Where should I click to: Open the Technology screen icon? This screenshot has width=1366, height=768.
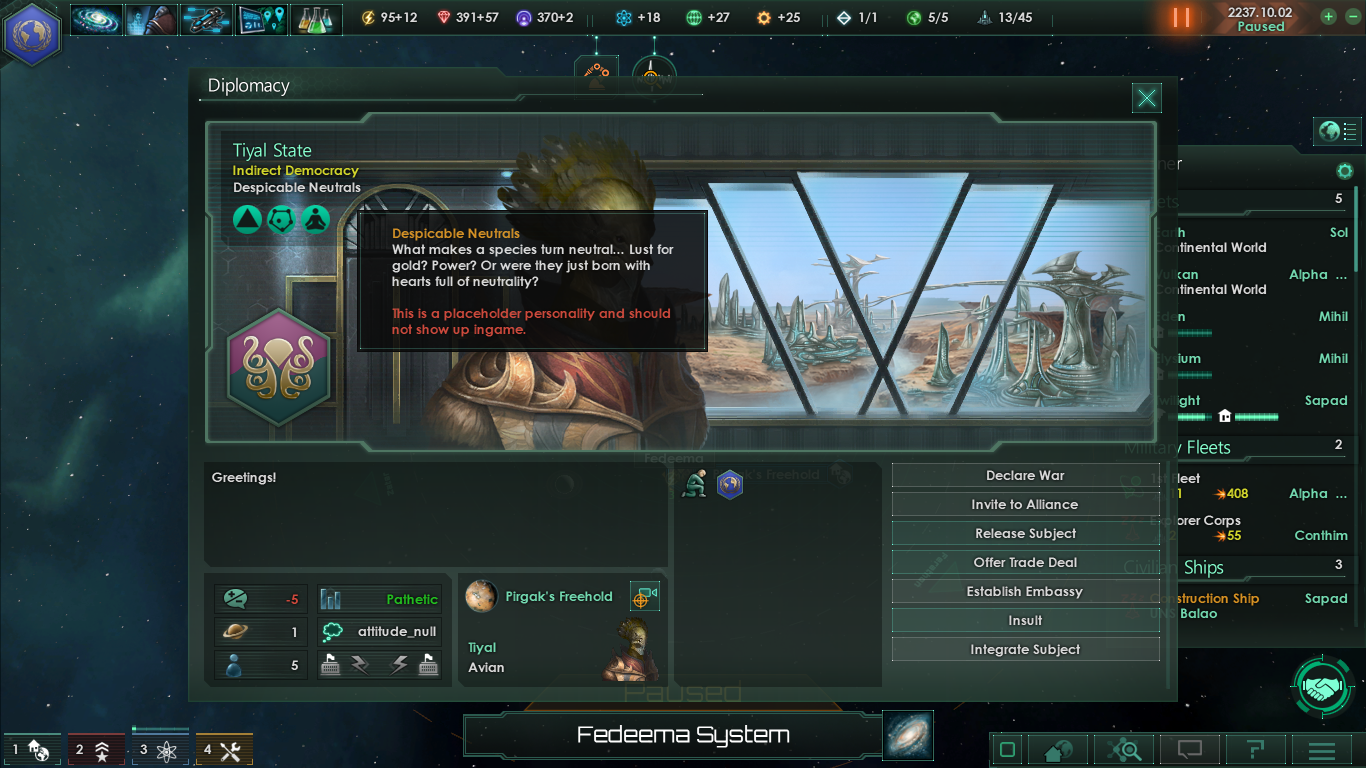coord(261,17)
